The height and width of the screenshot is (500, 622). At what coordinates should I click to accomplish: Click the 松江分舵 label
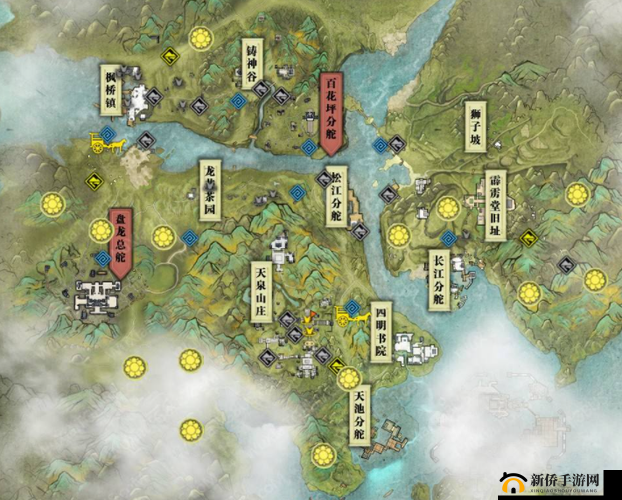tap(336, 197)
